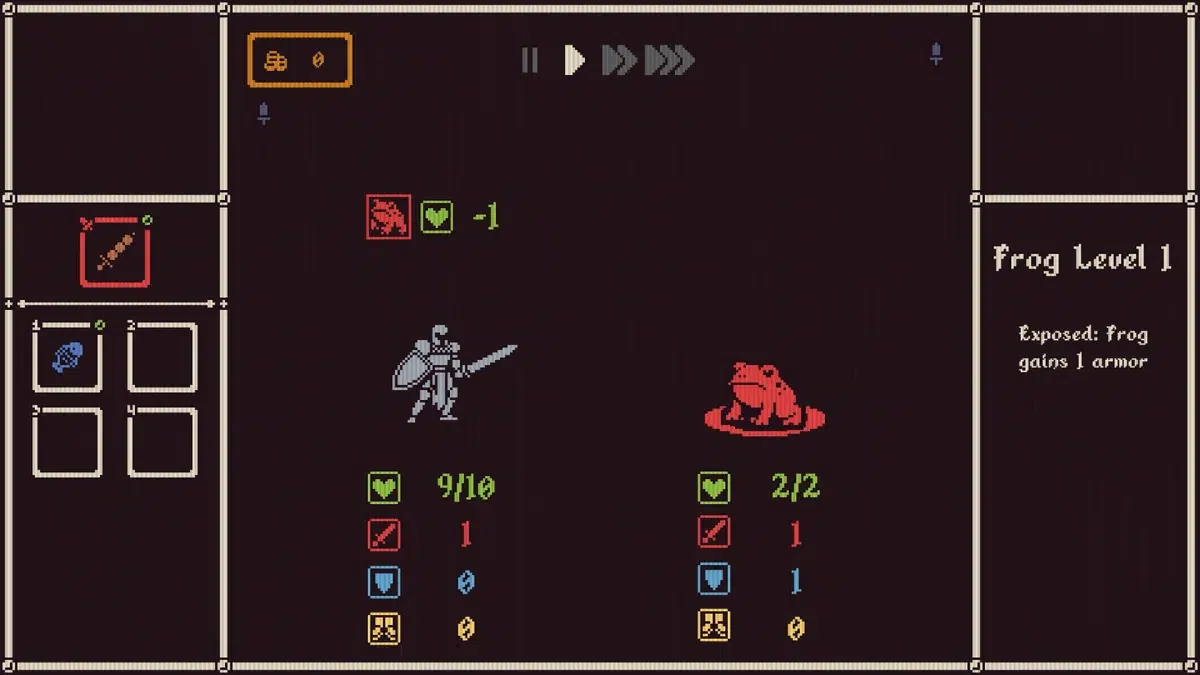Select the blue fish item slot
Viewport: 1200px width, 675px height.
[x=67, y=357]
